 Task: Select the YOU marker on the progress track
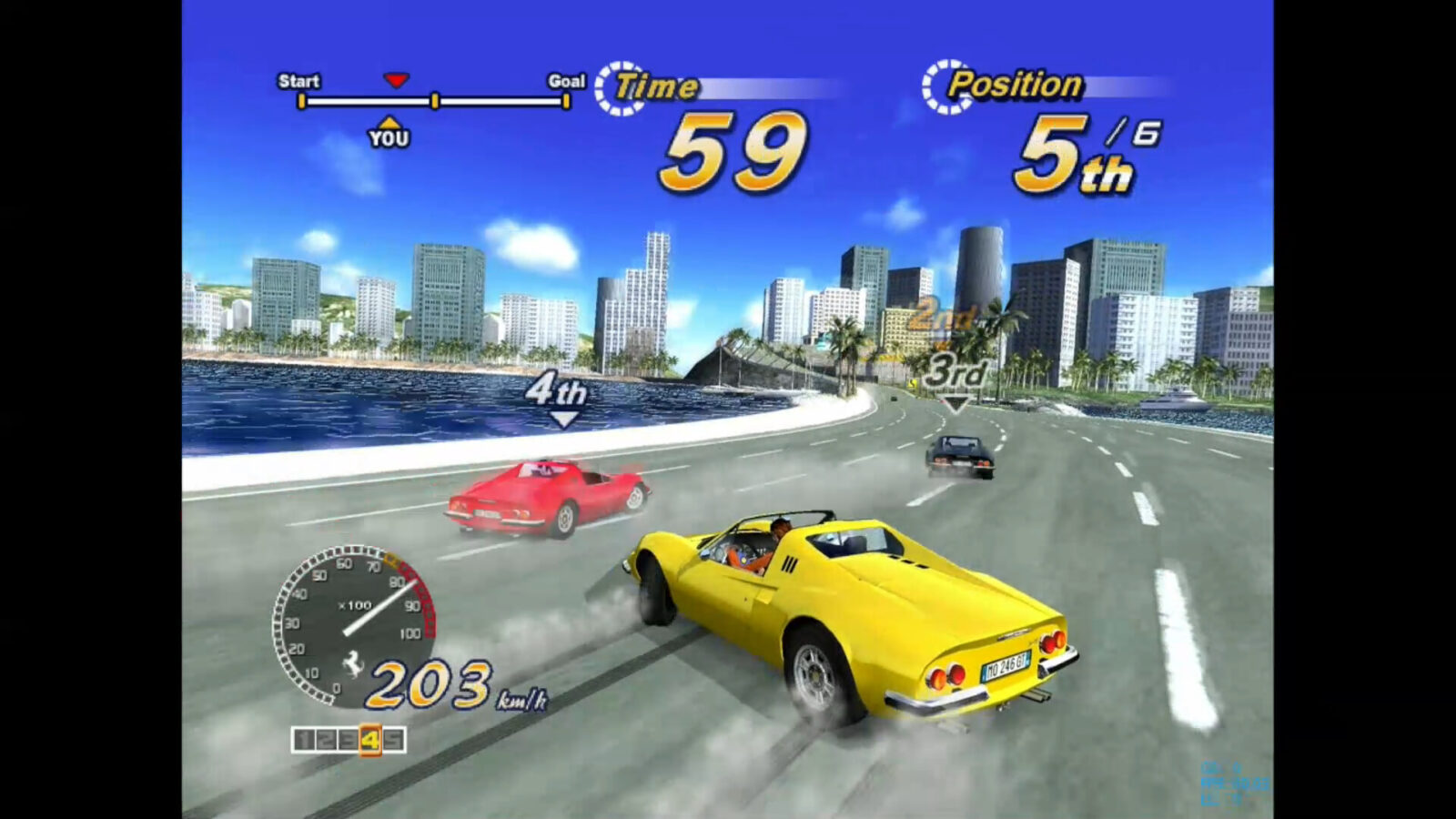389,133
